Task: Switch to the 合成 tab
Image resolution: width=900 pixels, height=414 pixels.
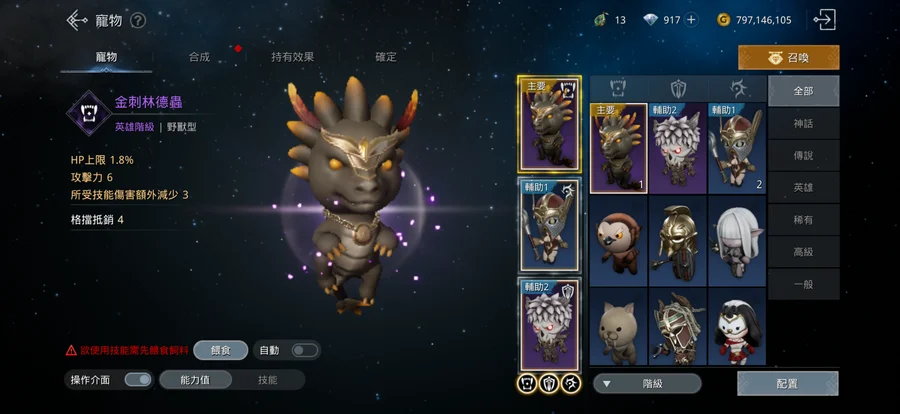Action: coord(198,57)
